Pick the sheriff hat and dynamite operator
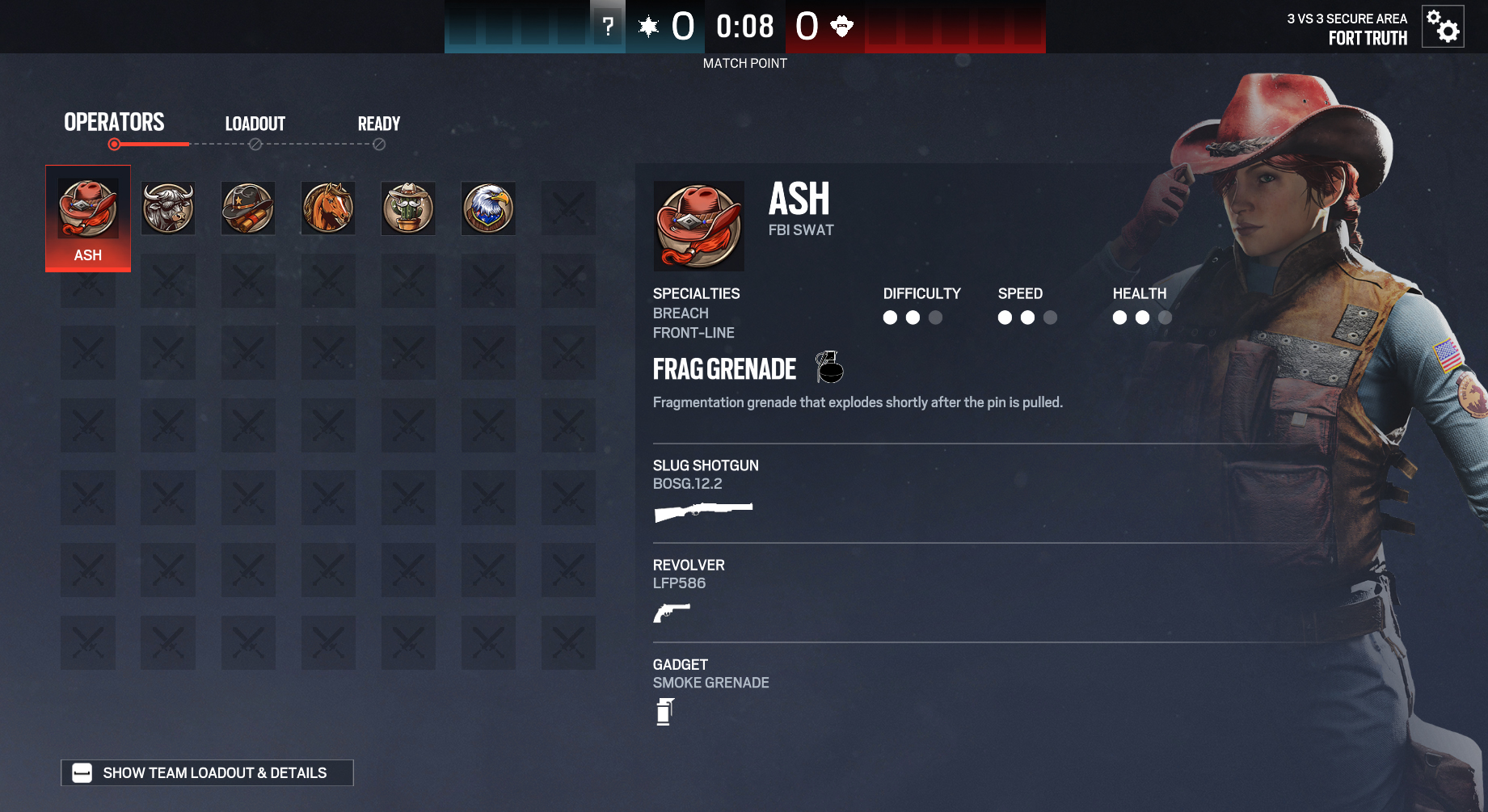Viewport: 1488px width, 812px height. point(248,208)
